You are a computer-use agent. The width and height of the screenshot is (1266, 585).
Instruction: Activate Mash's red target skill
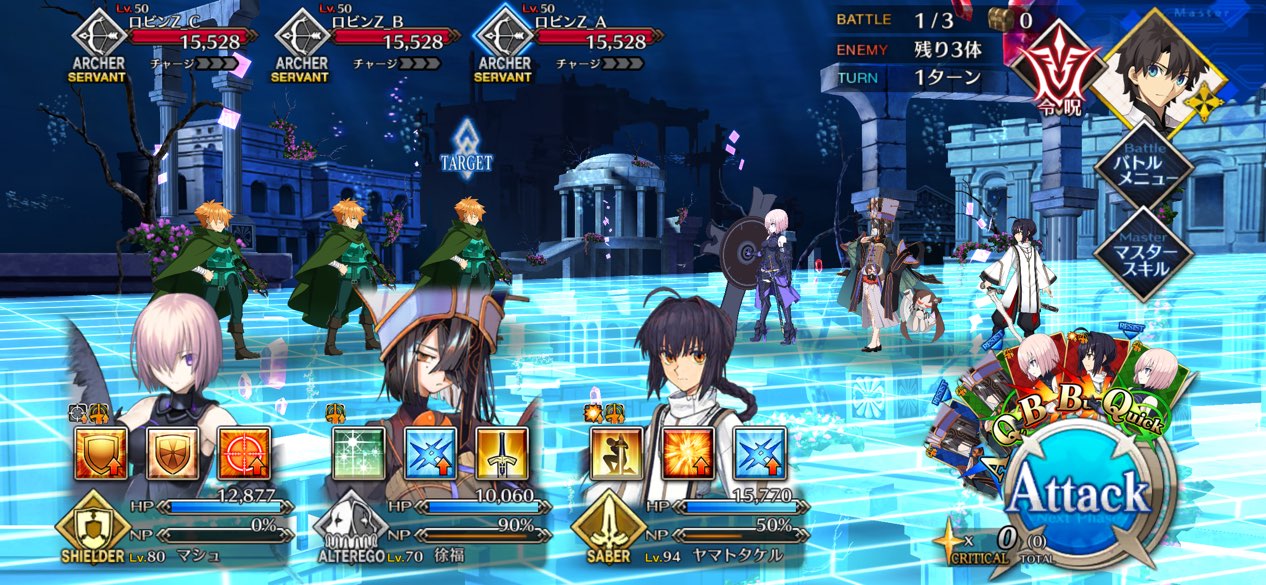[x=244, y=454]
